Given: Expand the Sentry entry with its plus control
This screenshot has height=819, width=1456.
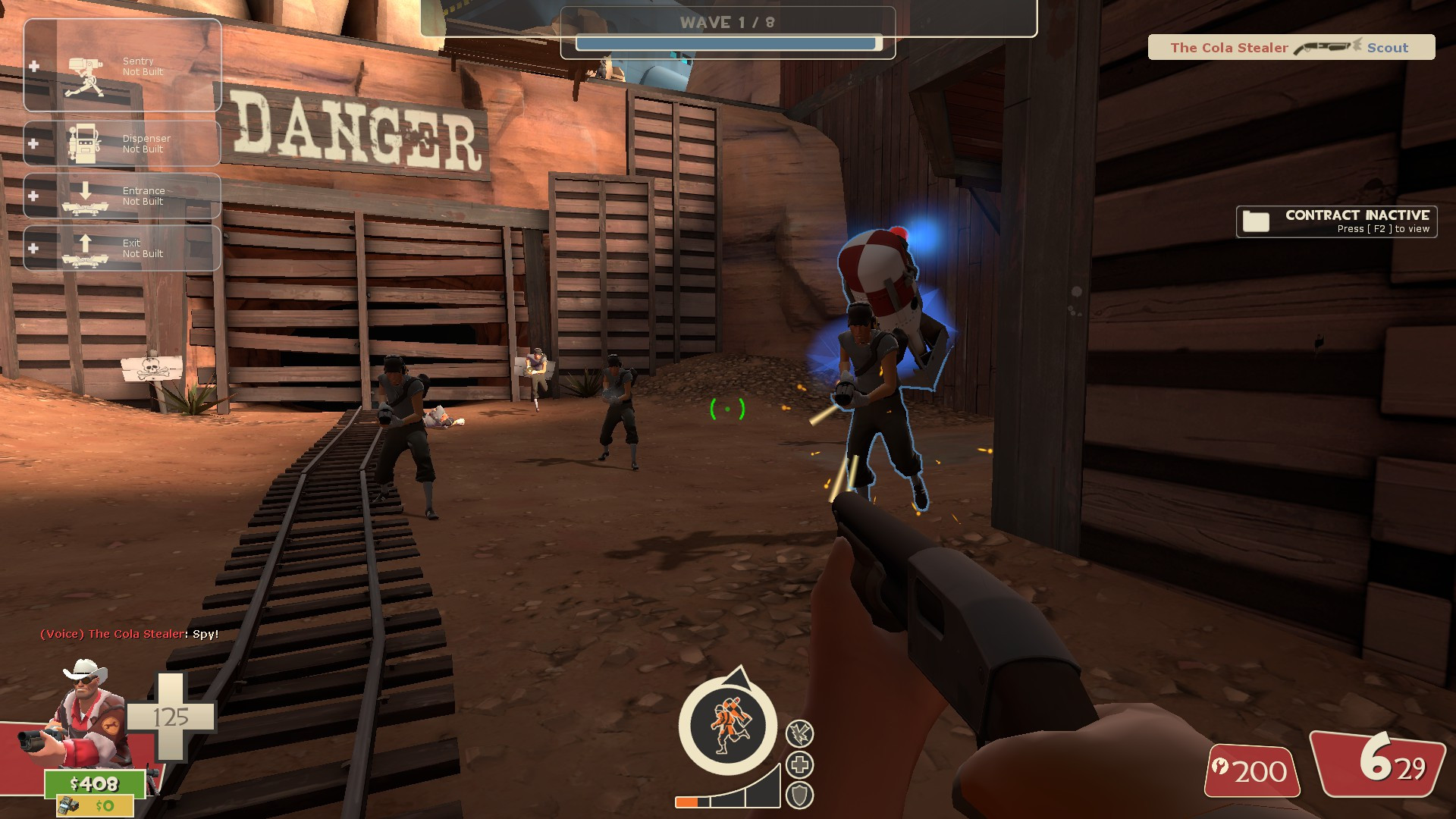Looking at the screenshot, I should (x=33, y=65).
